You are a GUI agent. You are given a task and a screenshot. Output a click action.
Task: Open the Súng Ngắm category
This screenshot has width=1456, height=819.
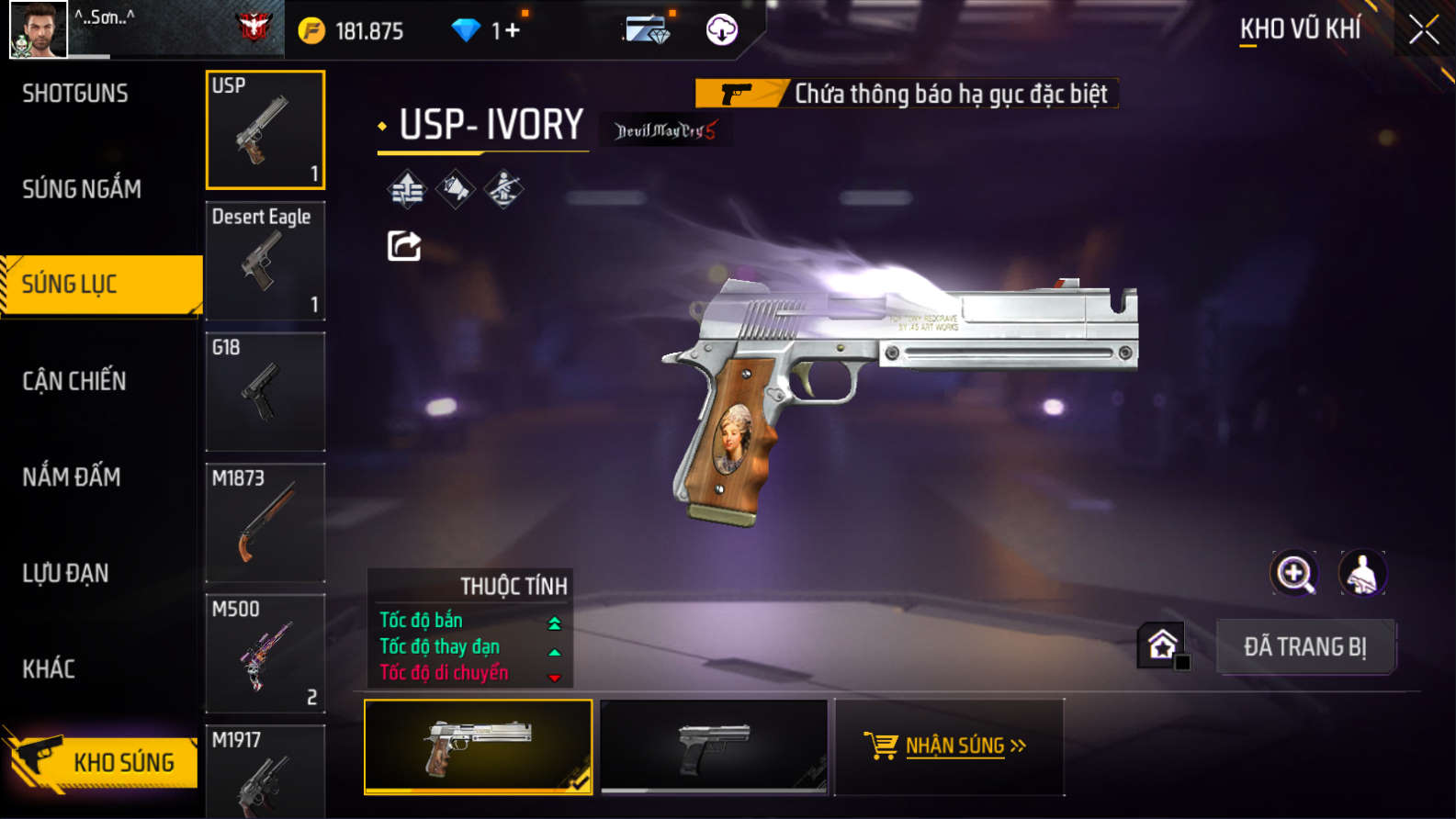(x=82, y=189)
